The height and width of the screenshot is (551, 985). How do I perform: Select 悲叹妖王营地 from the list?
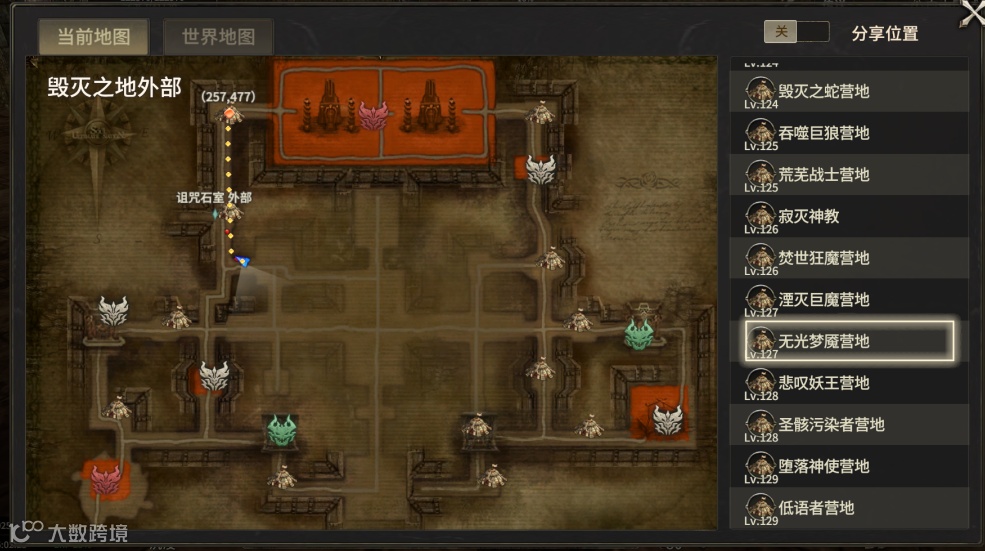[850, 383]
